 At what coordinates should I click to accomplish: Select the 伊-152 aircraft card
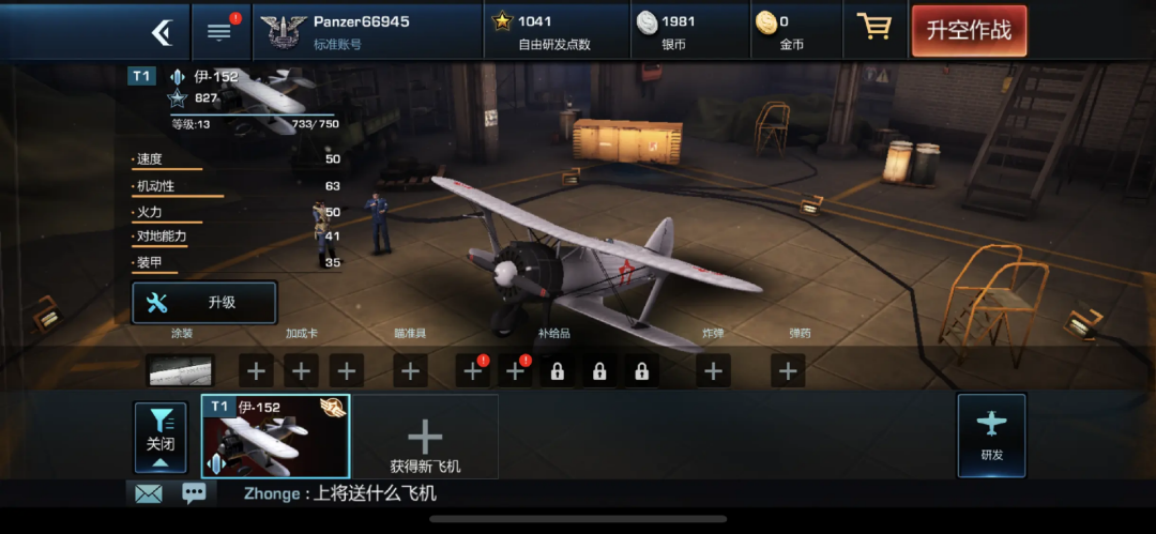tap(275, 436)
